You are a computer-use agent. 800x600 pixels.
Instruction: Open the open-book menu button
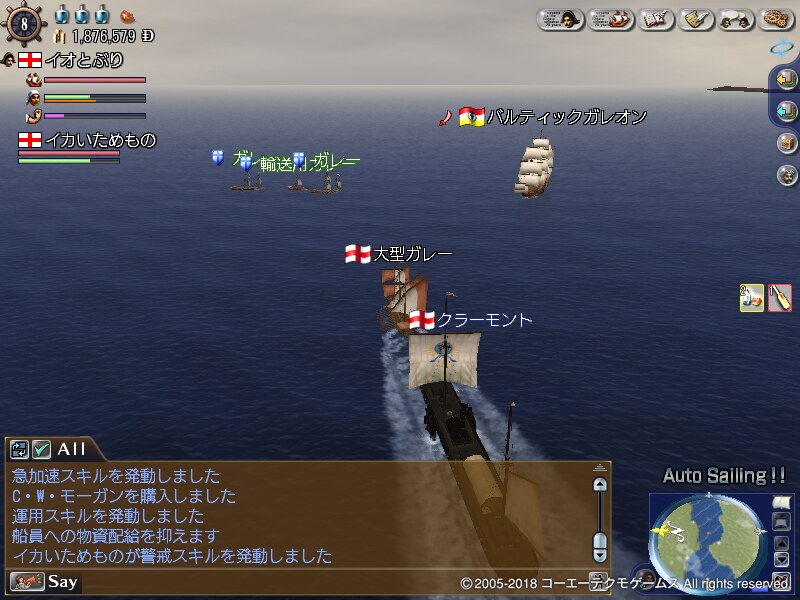point(656,19)
